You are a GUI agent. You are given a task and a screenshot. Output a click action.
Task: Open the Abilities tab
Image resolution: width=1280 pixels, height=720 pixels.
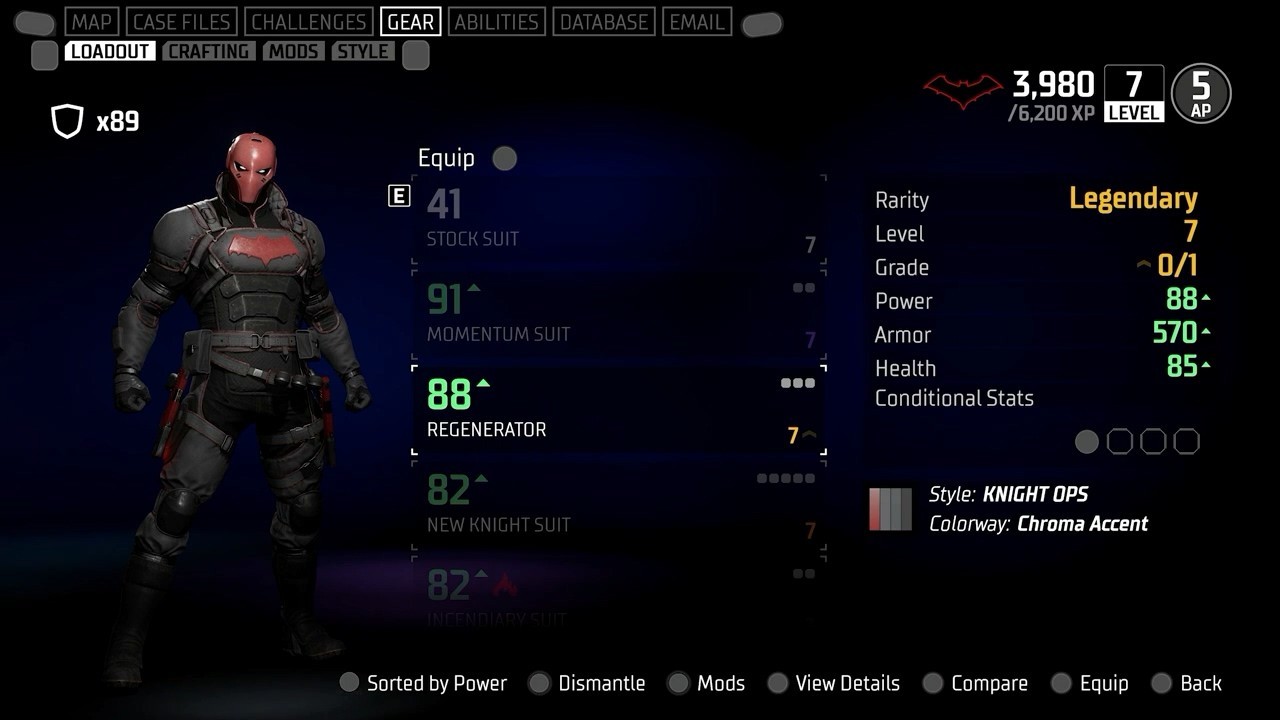click(496, 22)
